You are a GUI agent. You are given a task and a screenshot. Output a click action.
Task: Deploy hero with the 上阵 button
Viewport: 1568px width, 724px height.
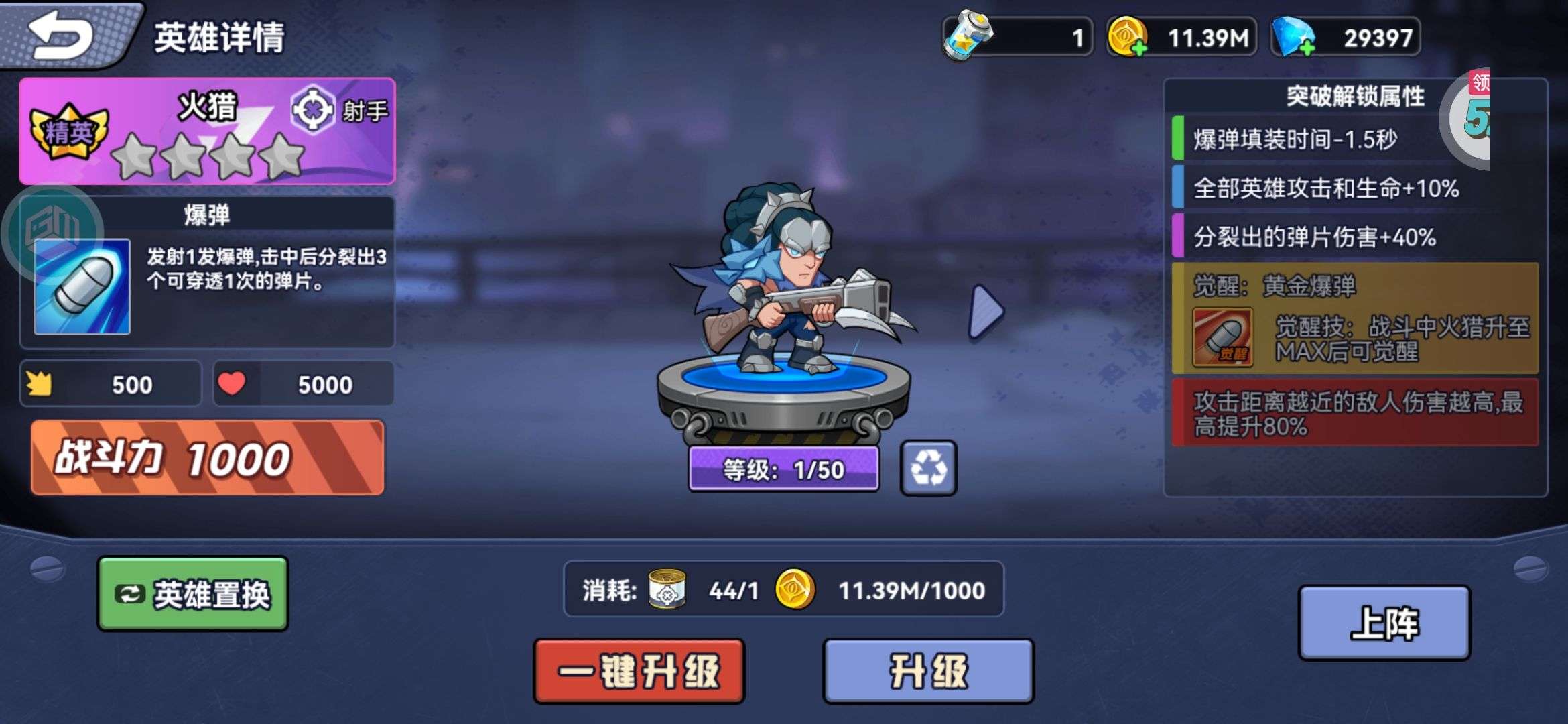coord(1384,623)
